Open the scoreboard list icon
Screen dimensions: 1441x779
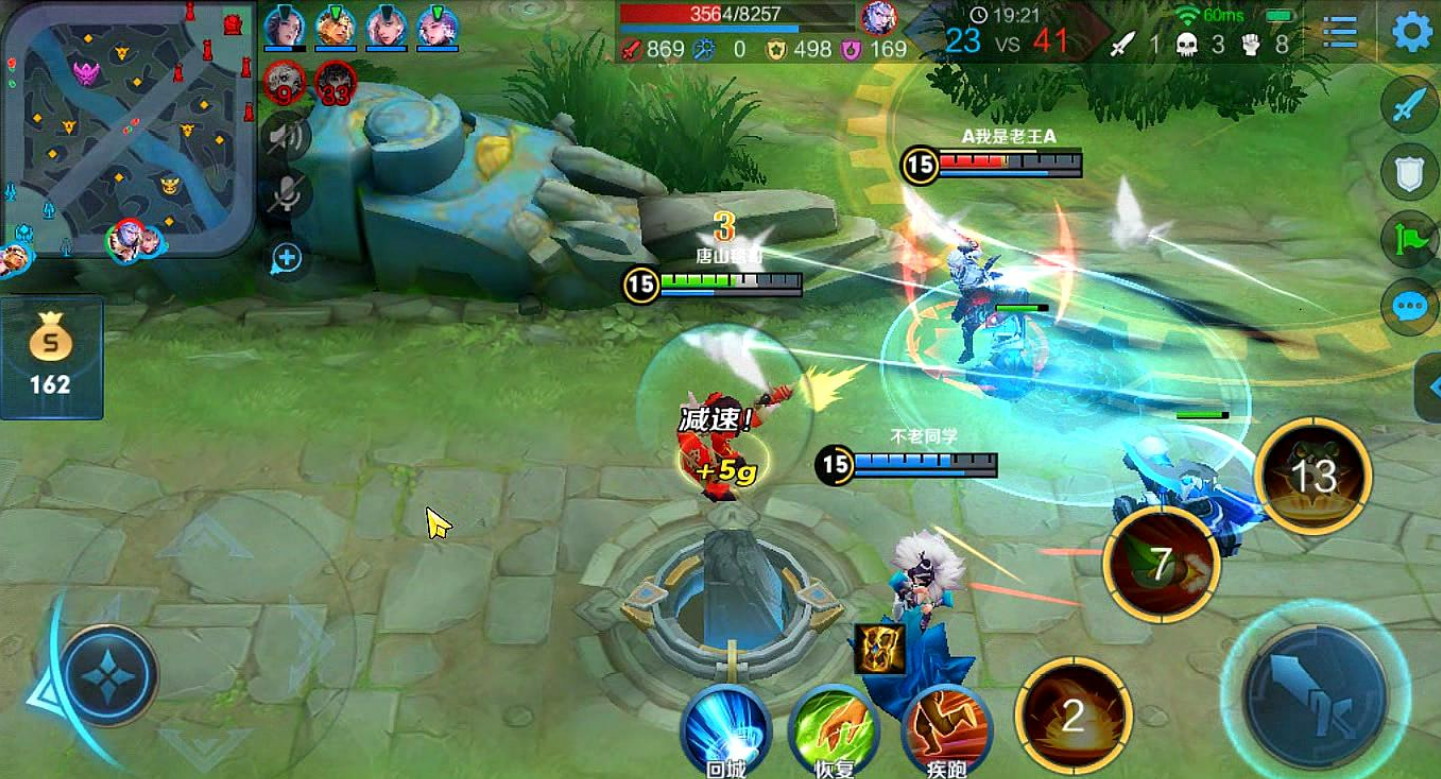[x=1339, y=32]
